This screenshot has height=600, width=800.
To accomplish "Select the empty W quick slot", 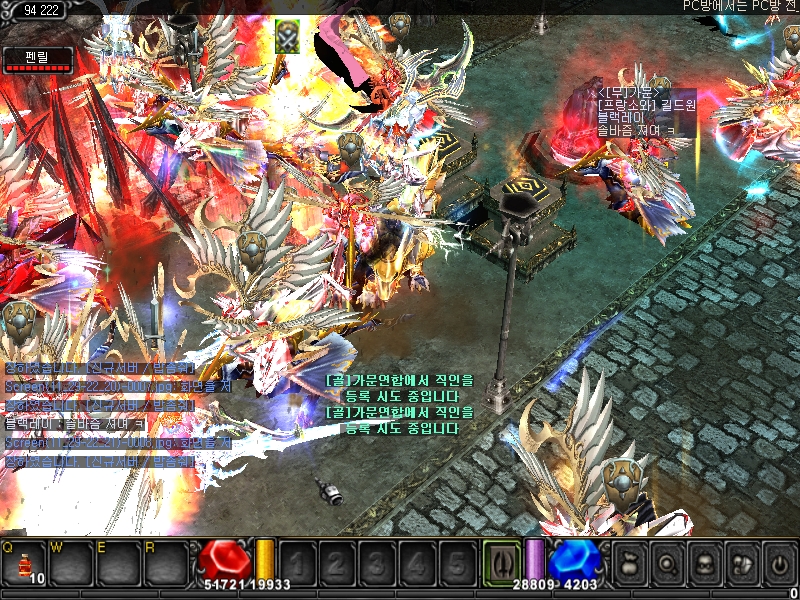I will pos(70,564).
